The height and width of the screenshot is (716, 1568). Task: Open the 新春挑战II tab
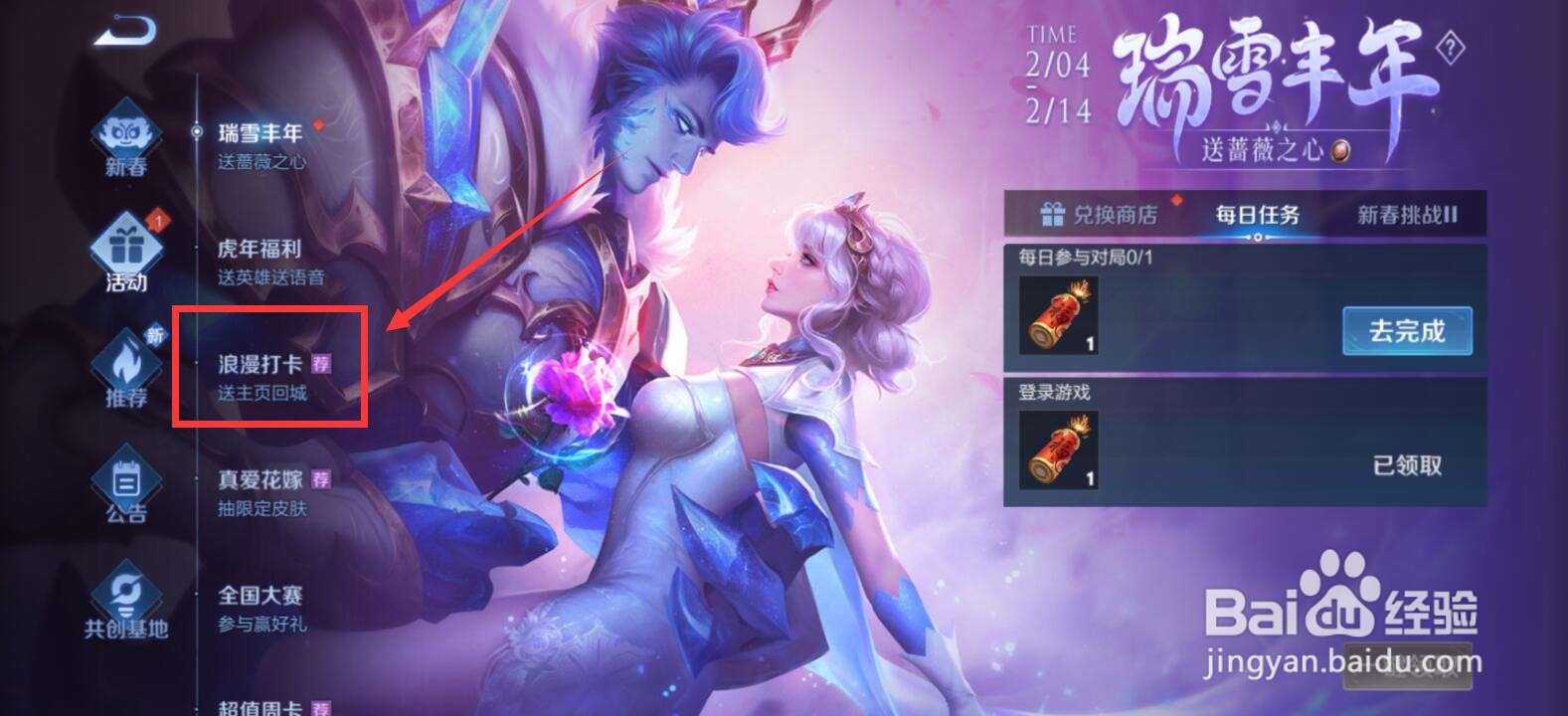point(1407,215)
